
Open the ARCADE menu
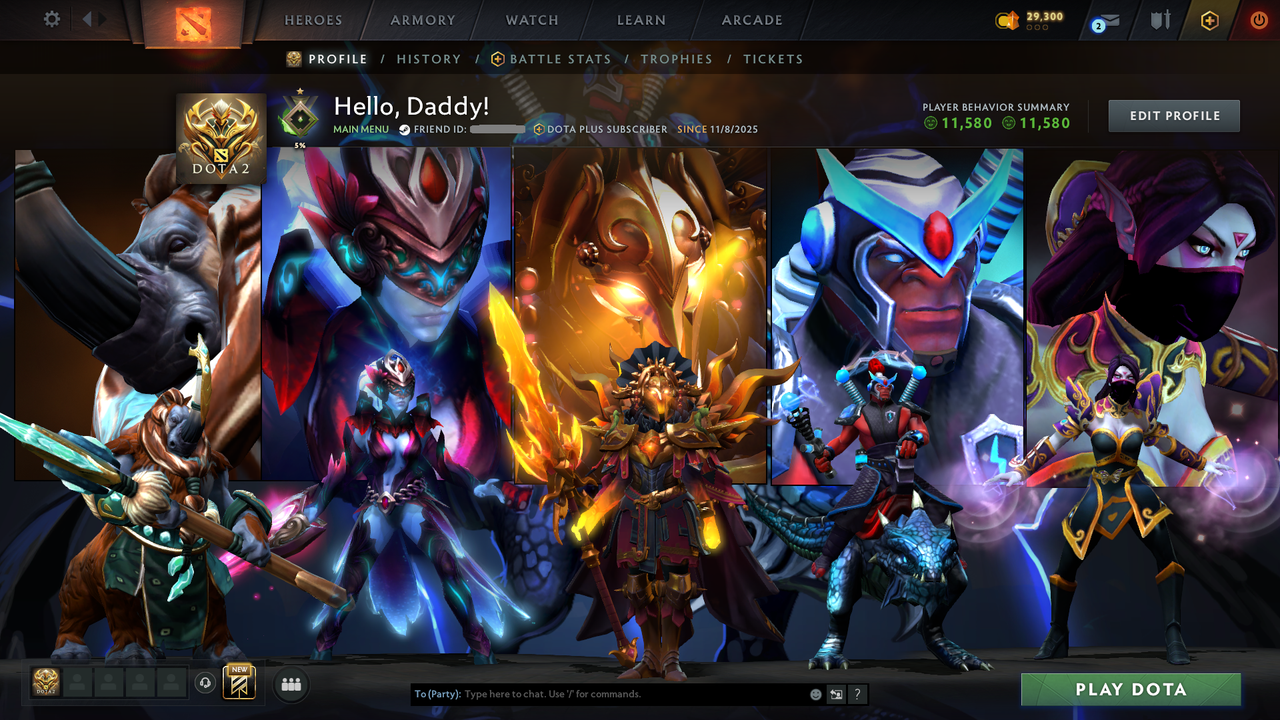(x=751, y=20)
